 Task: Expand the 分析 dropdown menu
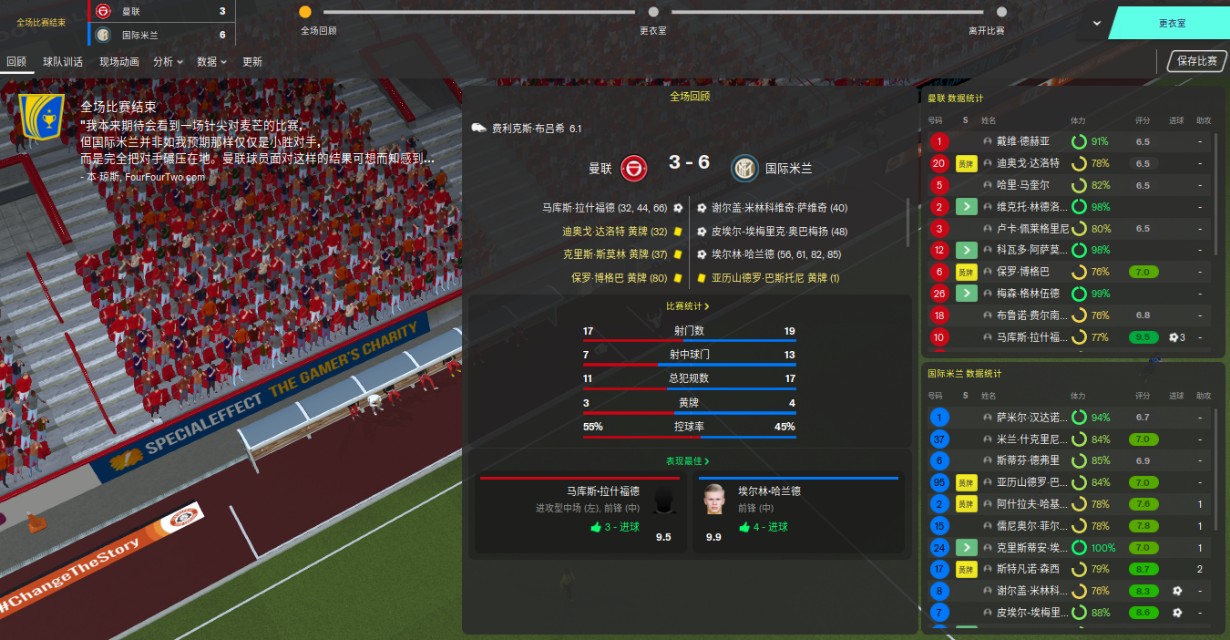[x=167, y=62]
